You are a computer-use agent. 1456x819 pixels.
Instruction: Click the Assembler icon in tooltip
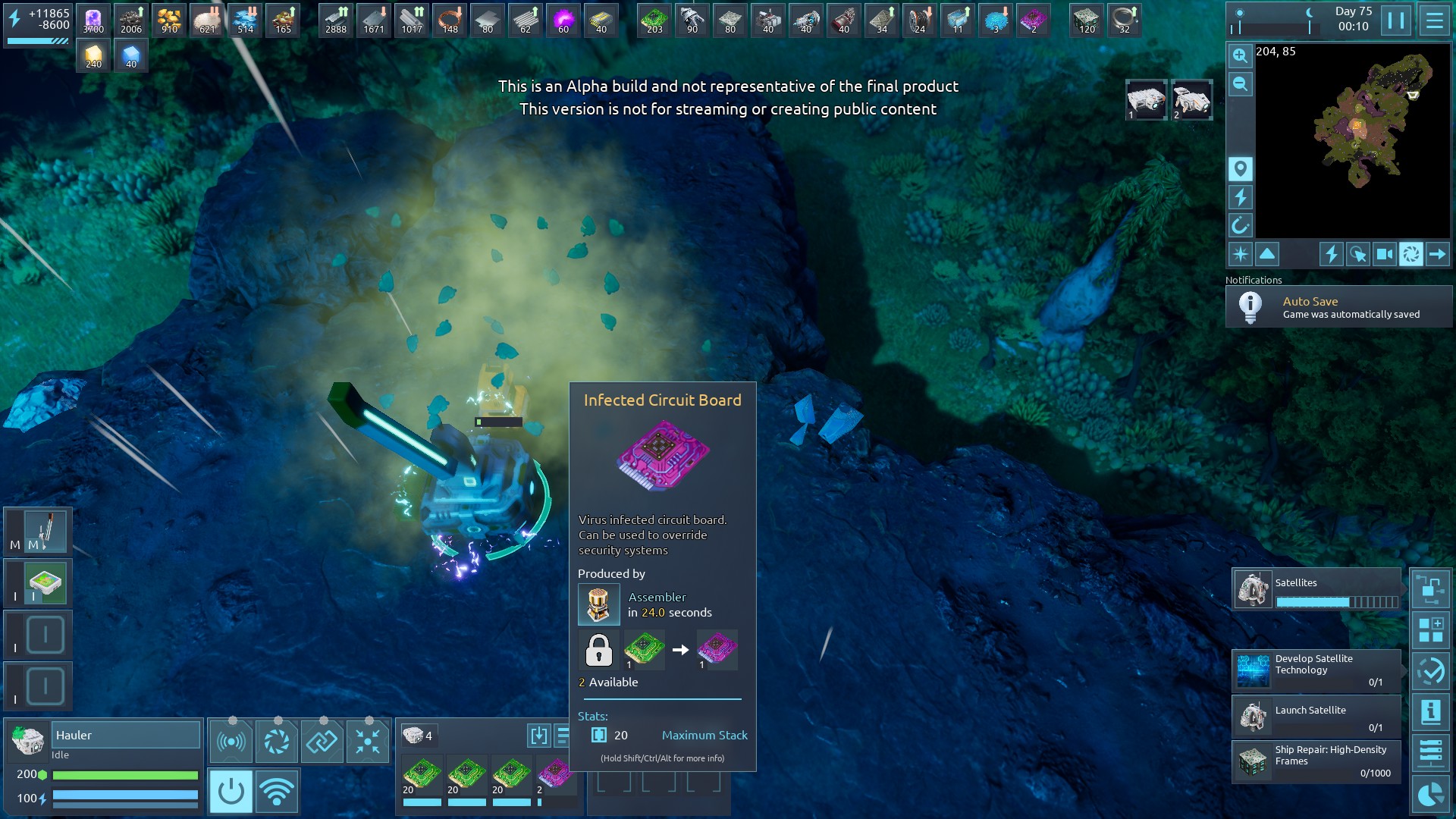598,604
